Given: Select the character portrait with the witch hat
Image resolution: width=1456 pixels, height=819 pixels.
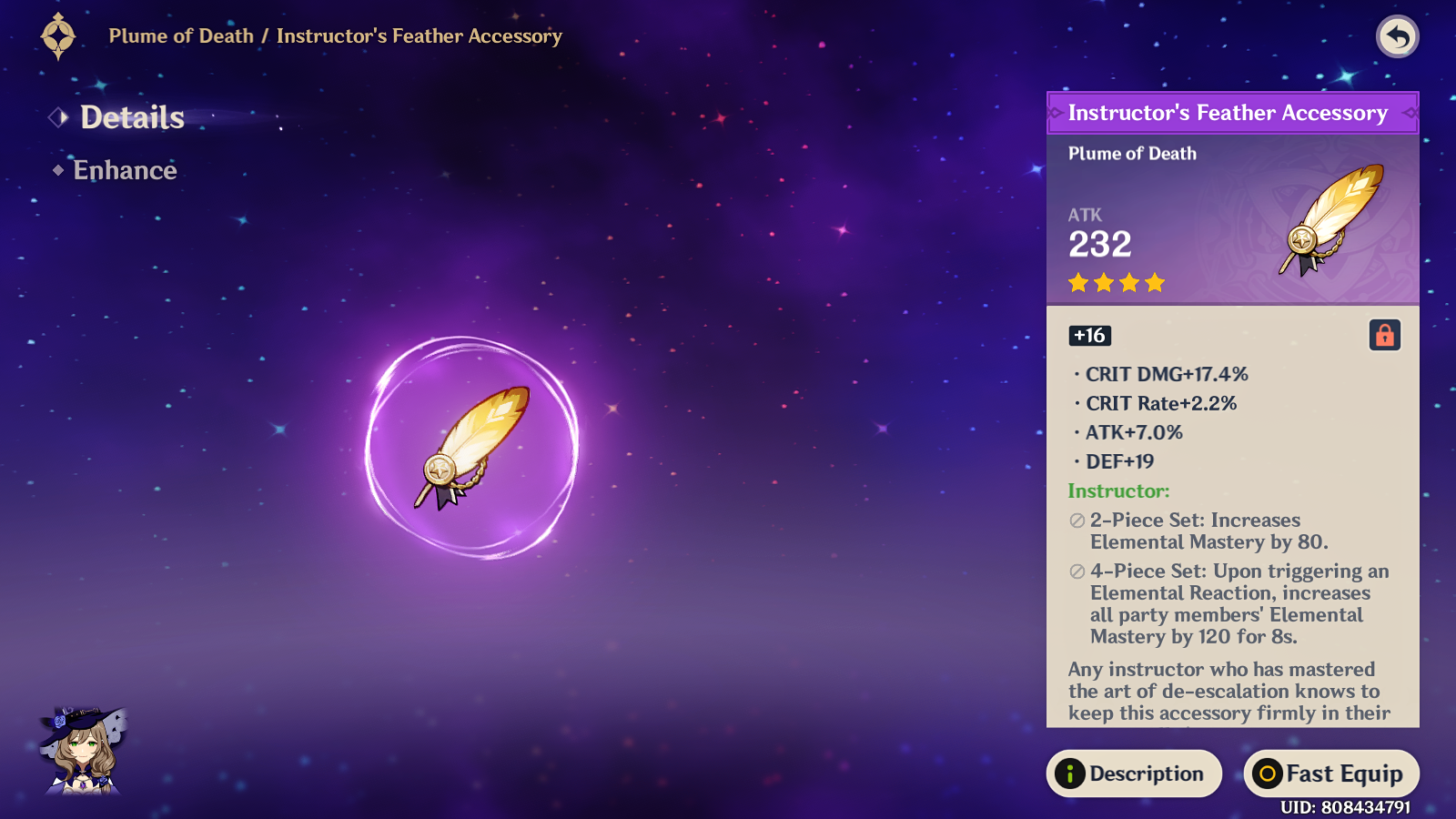Looking at the screenshot, I should [82, 751].
